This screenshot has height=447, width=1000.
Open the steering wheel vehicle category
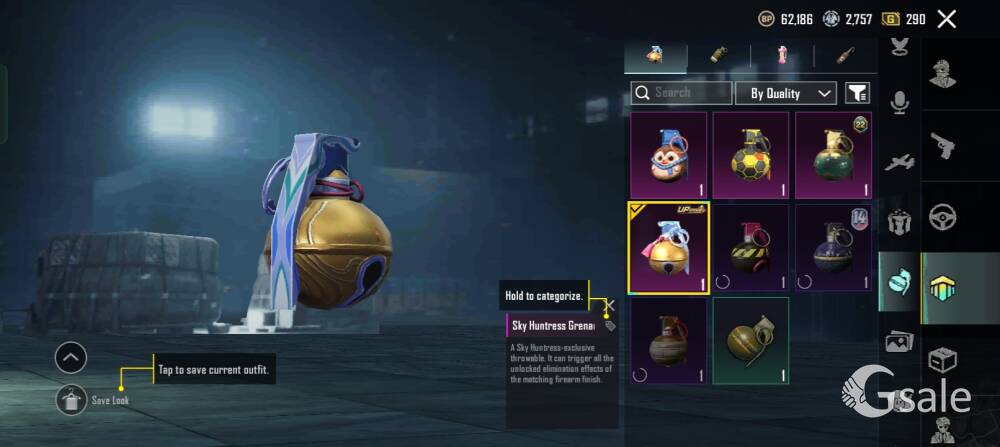click(x=942, y=217)
